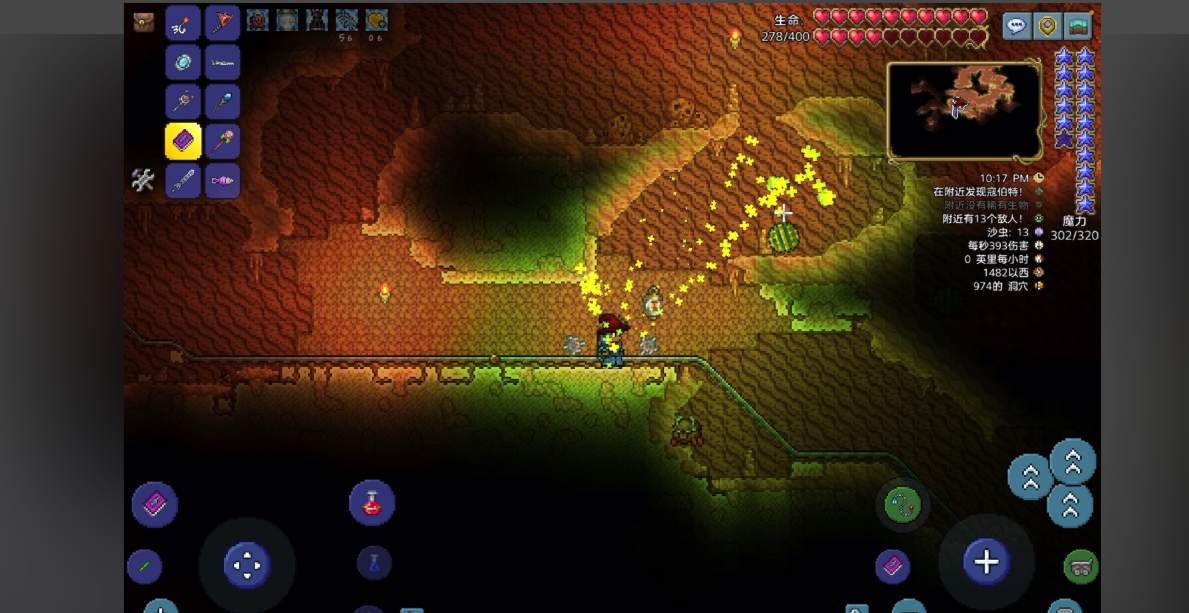Image resolution: width=1189 pixels, height=613 pixels.
Task: Tap the spell book quick-use button above the green stick
Action: point(155,504)
